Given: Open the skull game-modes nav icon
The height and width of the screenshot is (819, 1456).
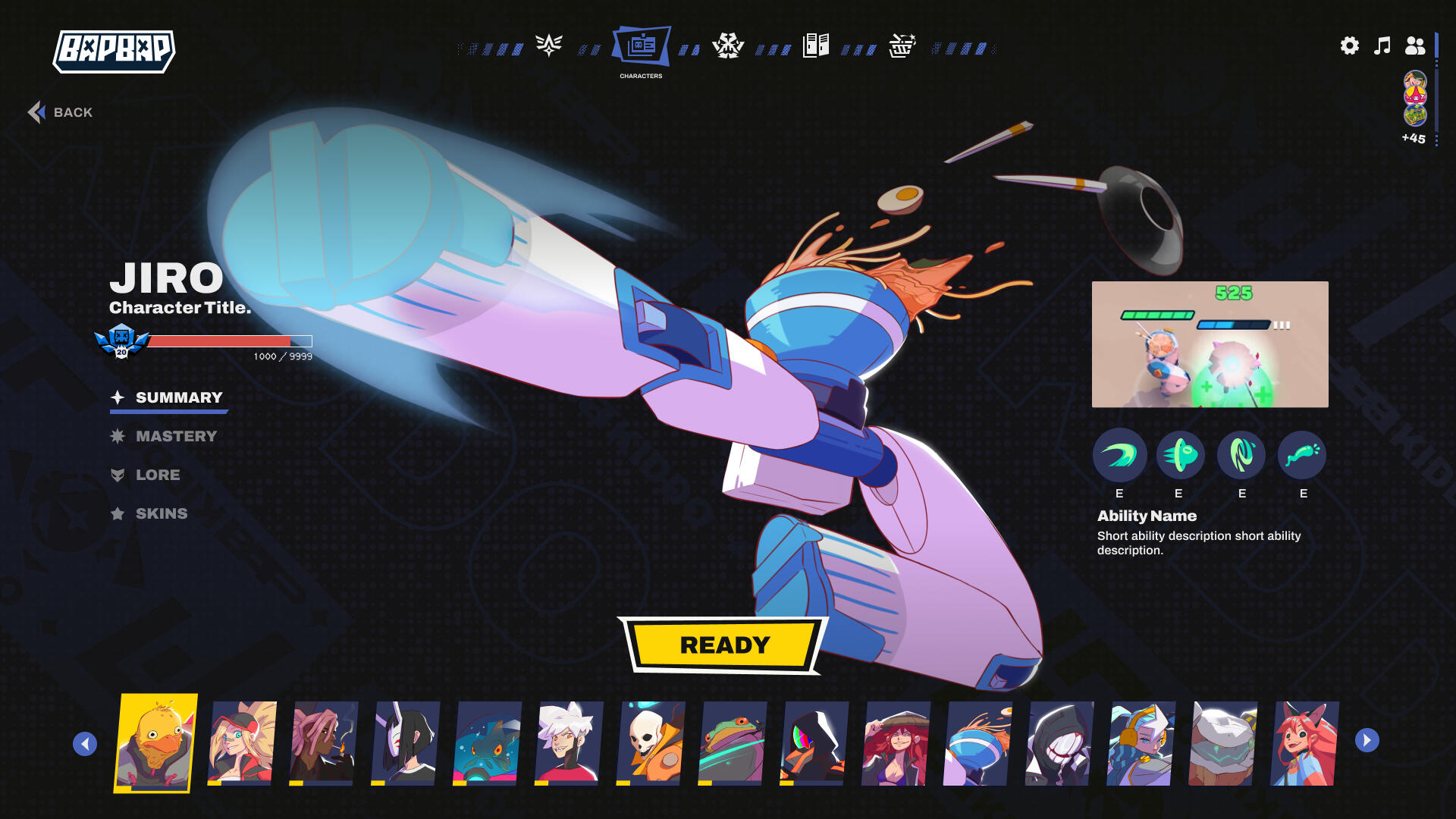Looking at the screenshot, I should (x=728, y=46).
